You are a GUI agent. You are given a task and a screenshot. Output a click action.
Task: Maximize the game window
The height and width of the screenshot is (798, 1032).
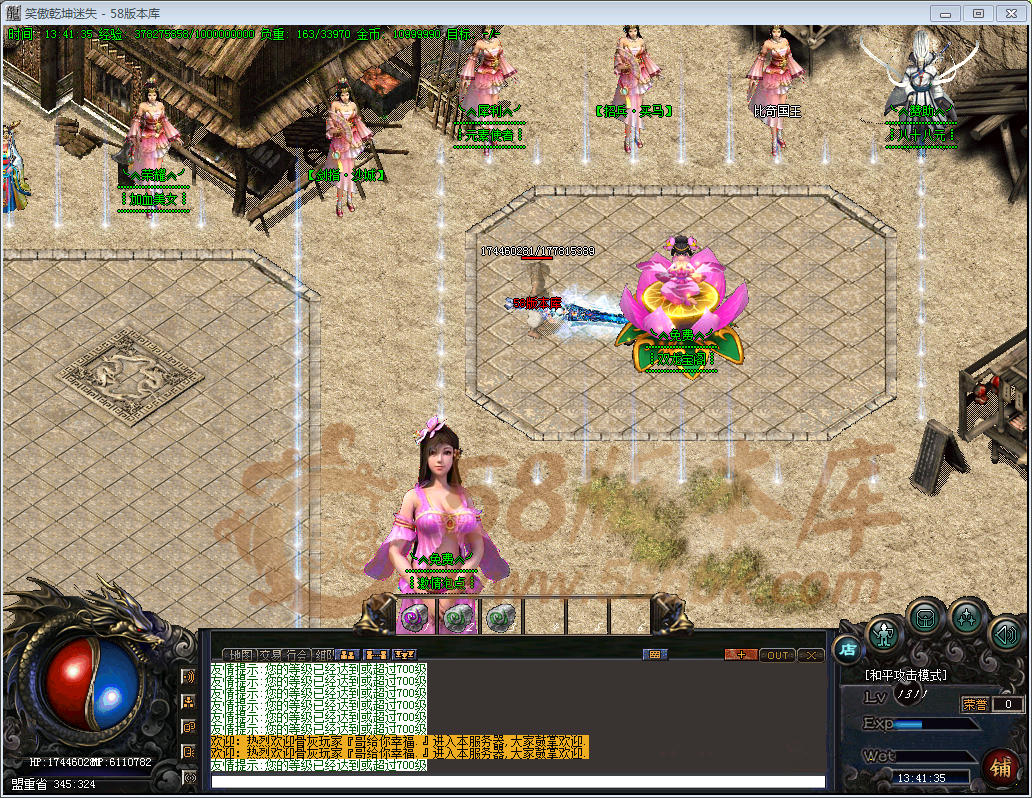pyautogui.click(x=978, y=13)
